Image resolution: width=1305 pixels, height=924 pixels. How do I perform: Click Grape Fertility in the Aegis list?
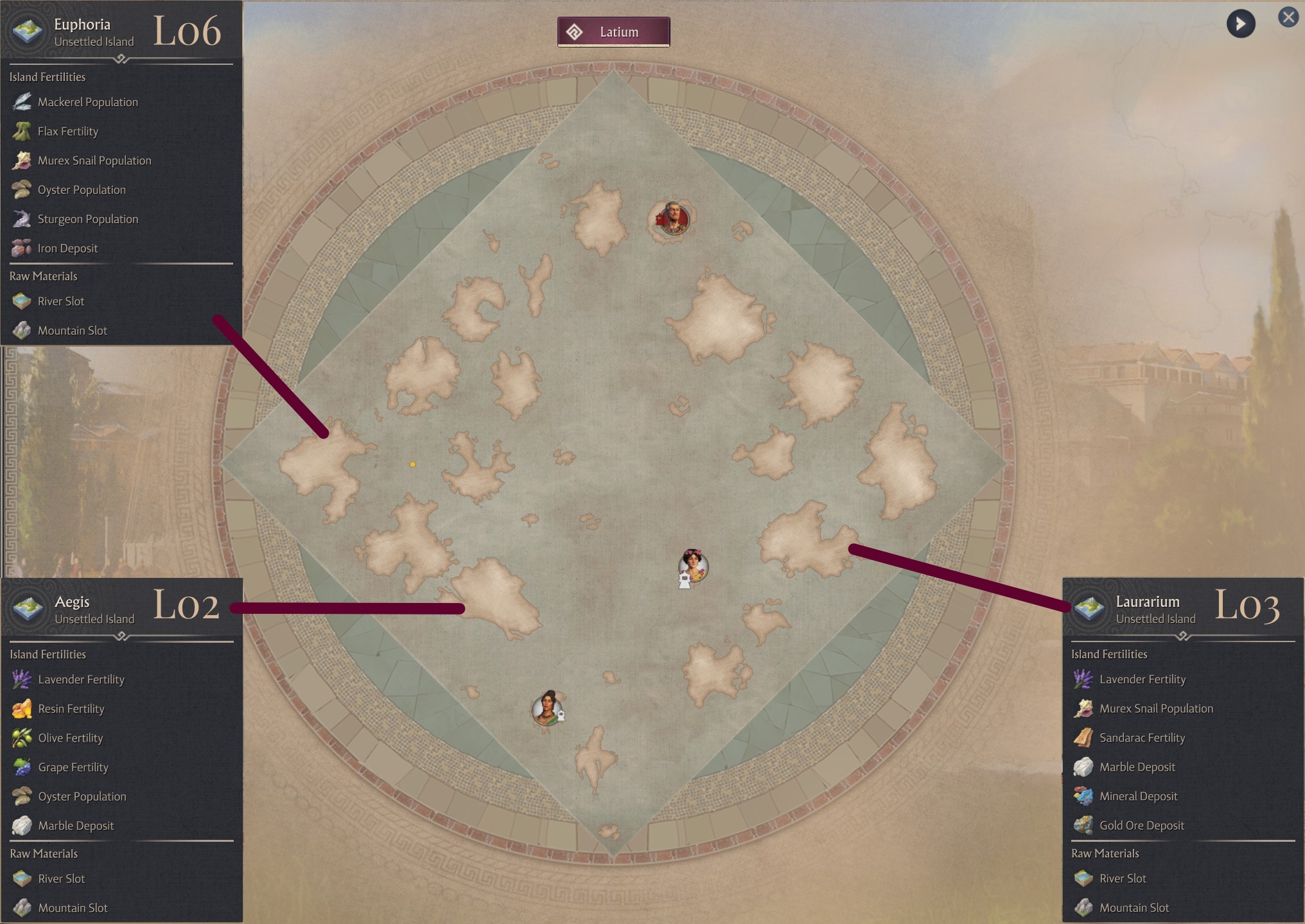[73, 767]
